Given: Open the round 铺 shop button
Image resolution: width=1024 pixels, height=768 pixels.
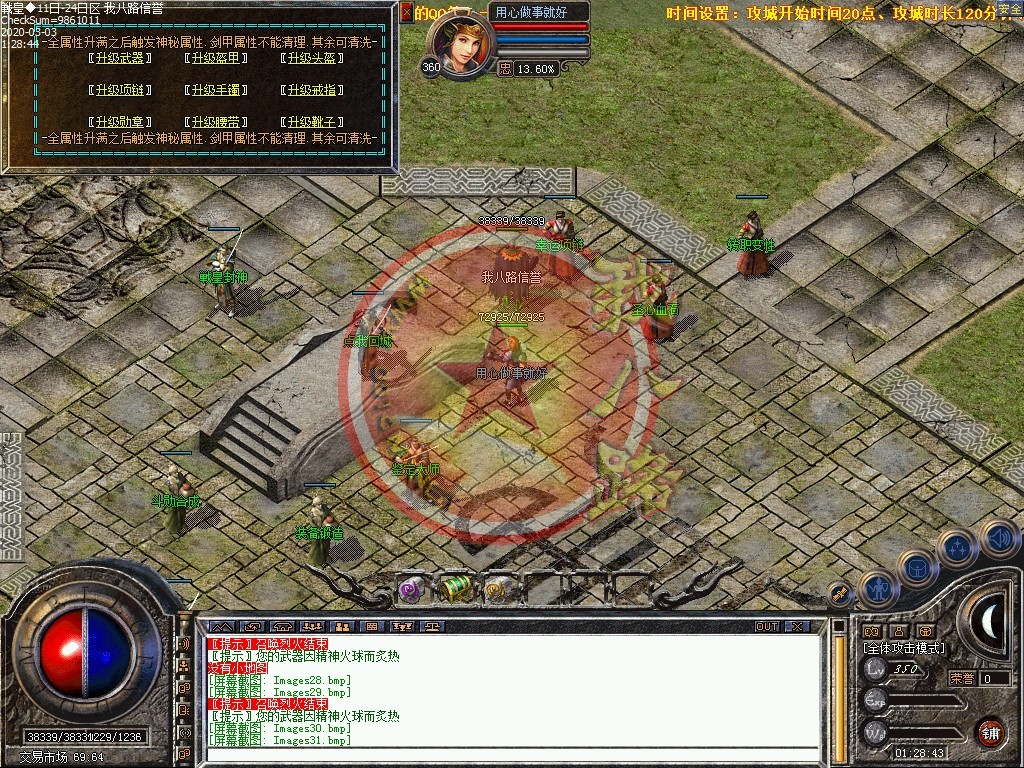Looking at the screenshot, I should point(989,733).
